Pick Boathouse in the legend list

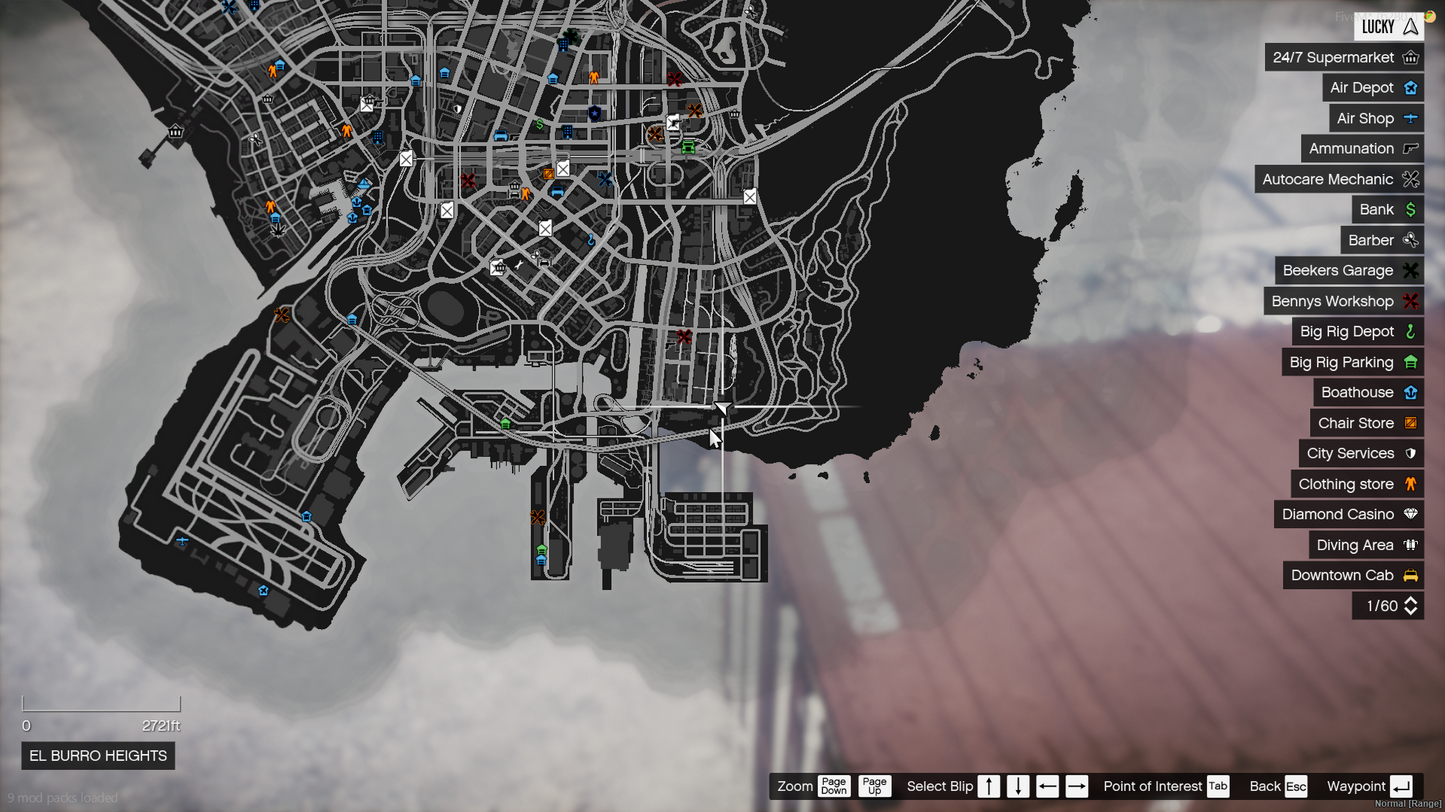1367,393
